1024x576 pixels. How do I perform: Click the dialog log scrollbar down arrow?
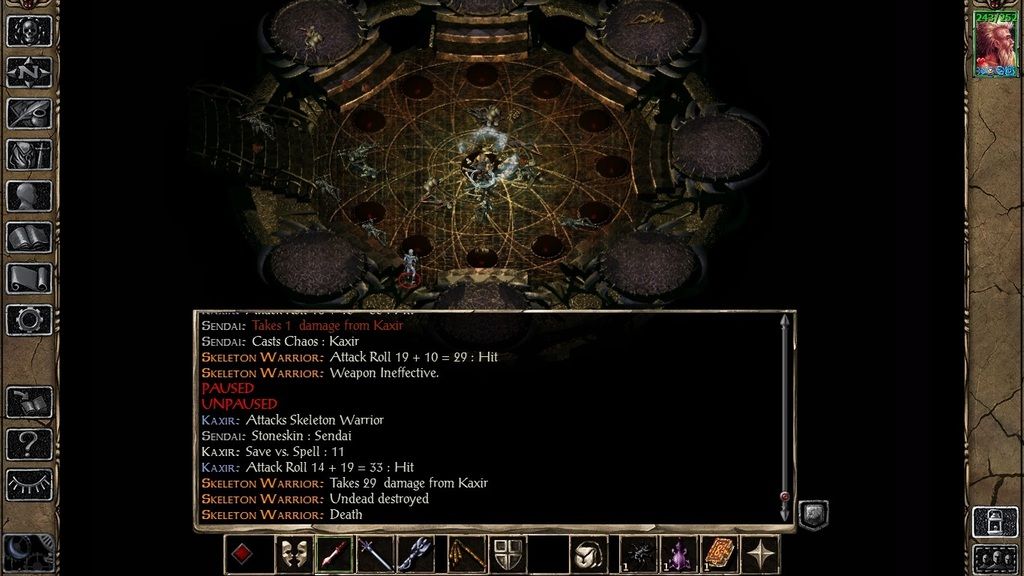785,511
